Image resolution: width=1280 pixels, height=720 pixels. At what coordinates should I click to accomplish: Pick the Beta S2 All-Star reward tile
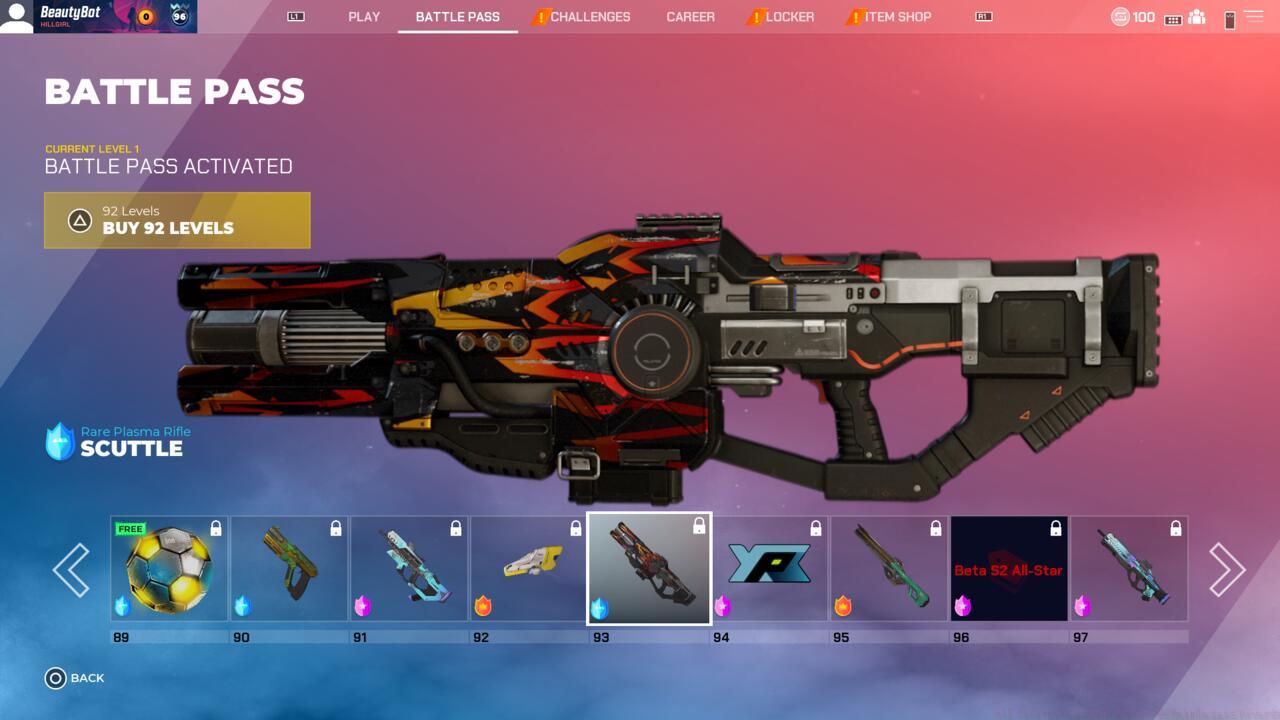point(1009,568)
